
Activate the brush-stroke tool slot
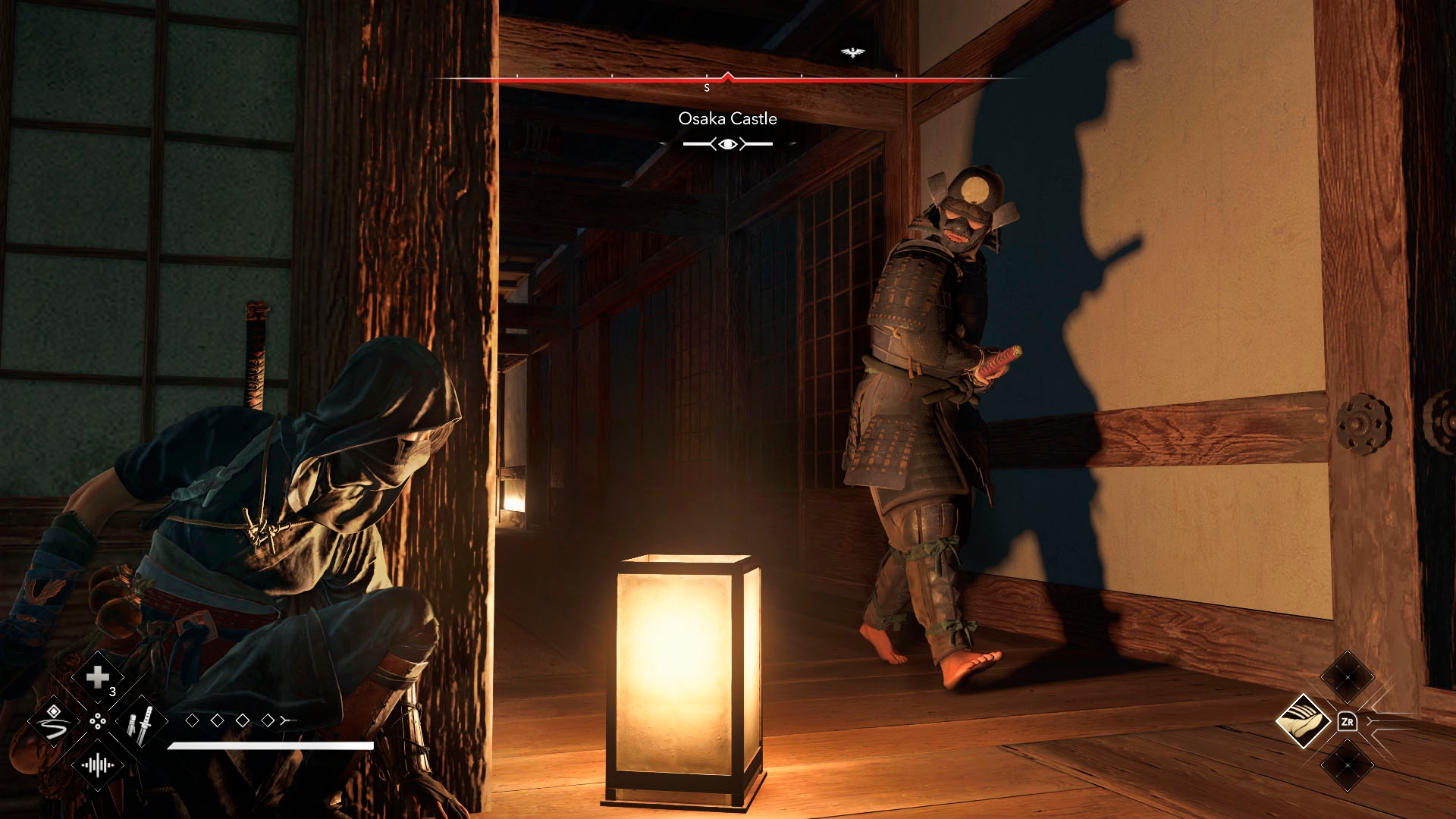(53, 721)
